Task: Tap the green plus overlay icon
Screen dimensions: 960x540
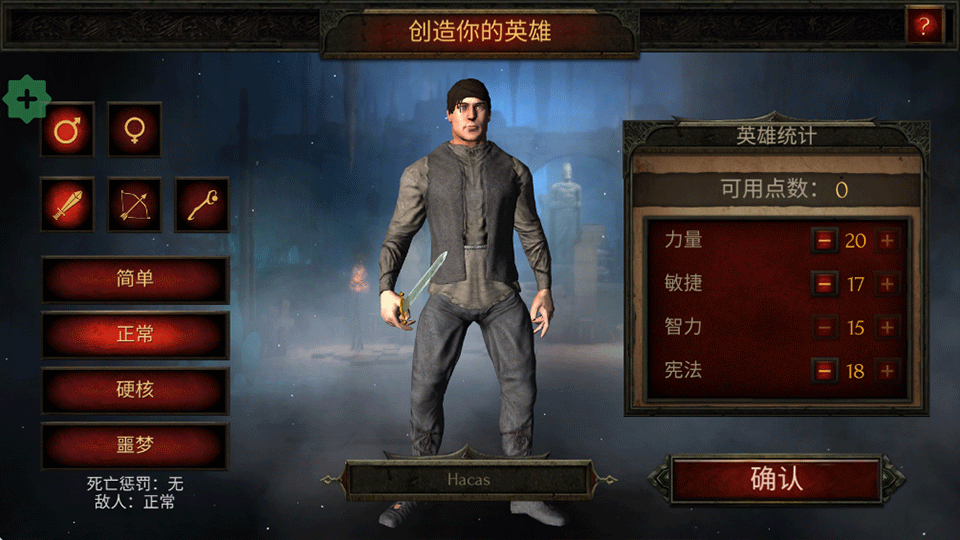Action: click(x=28, y=99)
